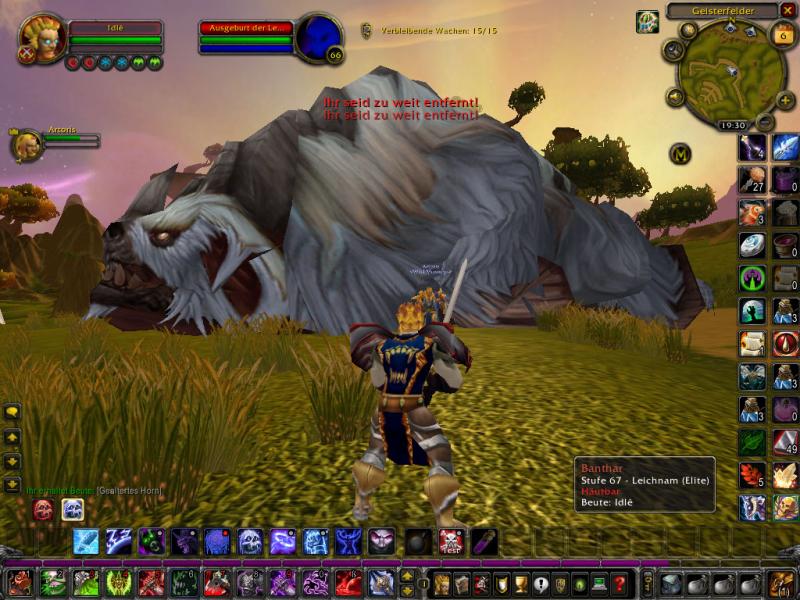The image size is (800, 600).
Task: Toggle the minimap speaker sound button
Action: tap(676, 97)
